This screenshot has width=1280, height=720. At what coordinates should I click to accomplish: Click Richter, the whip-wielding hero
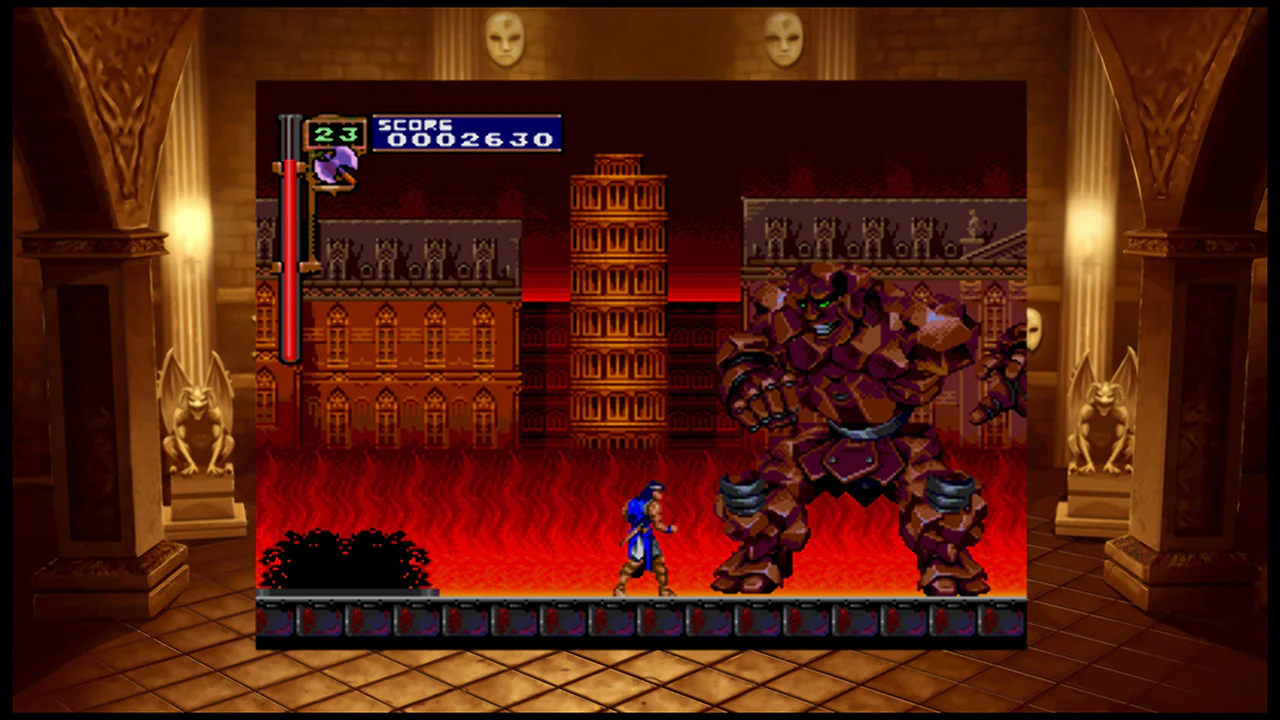point(645,540)
